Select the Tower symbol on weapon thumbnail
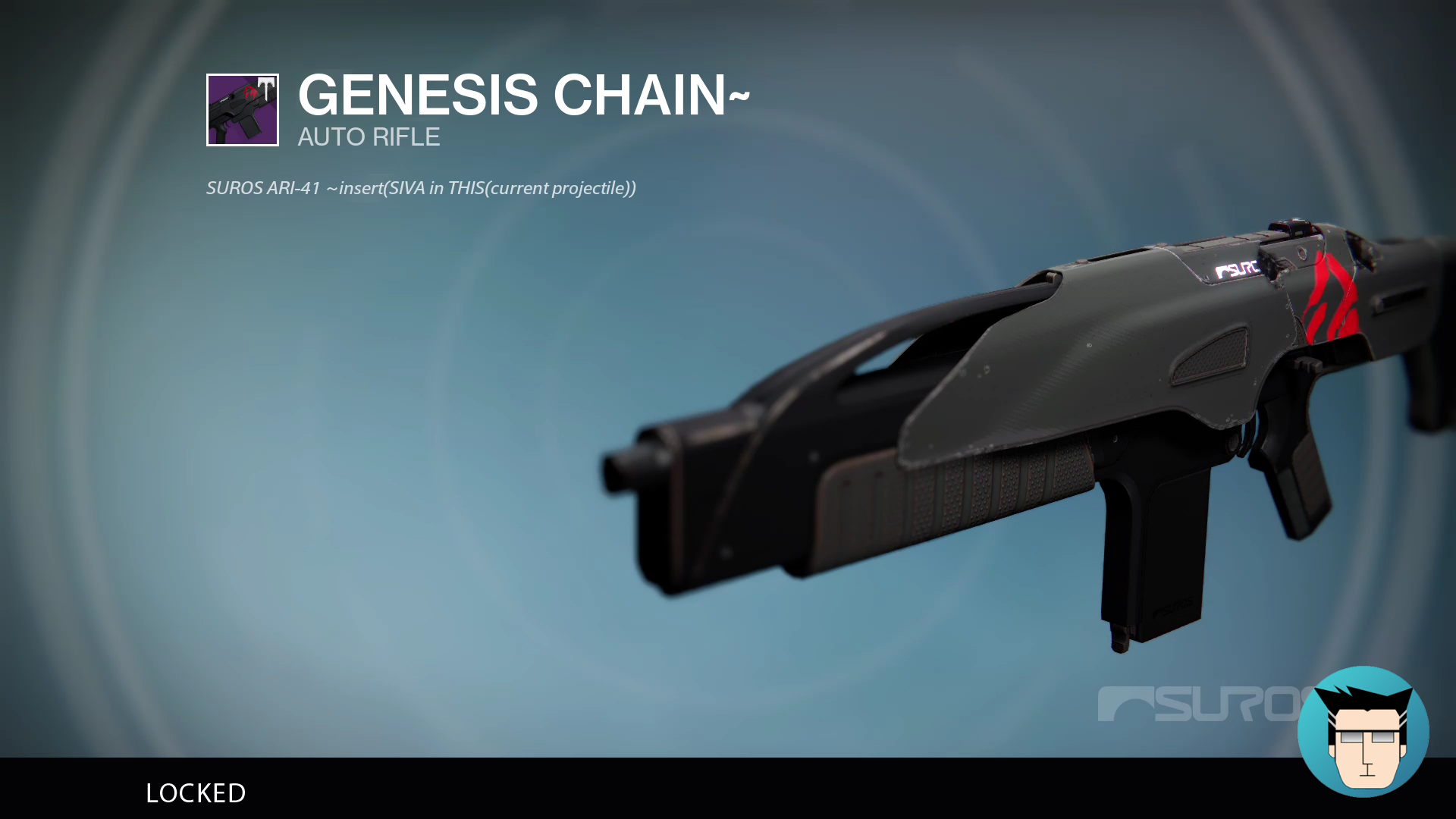1456x819 pixels. 266,88
